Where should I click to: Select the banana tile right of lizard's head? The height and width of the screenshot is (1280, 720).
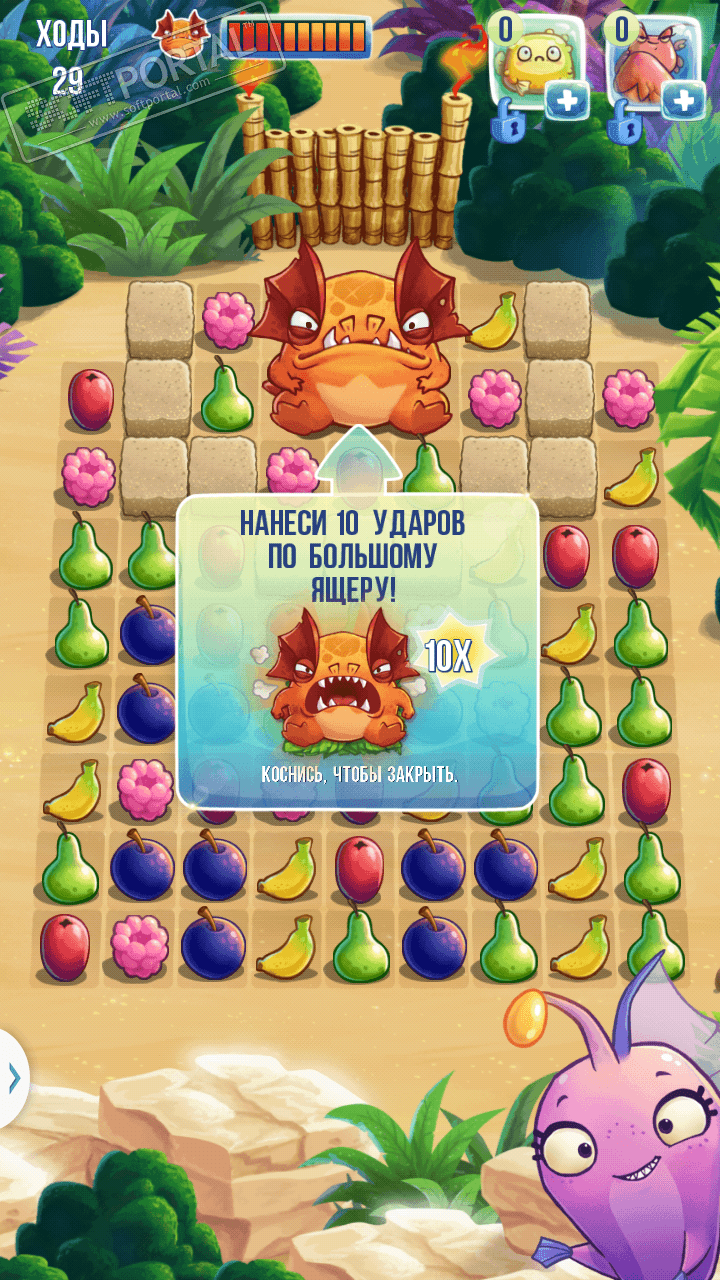(494, 321)
